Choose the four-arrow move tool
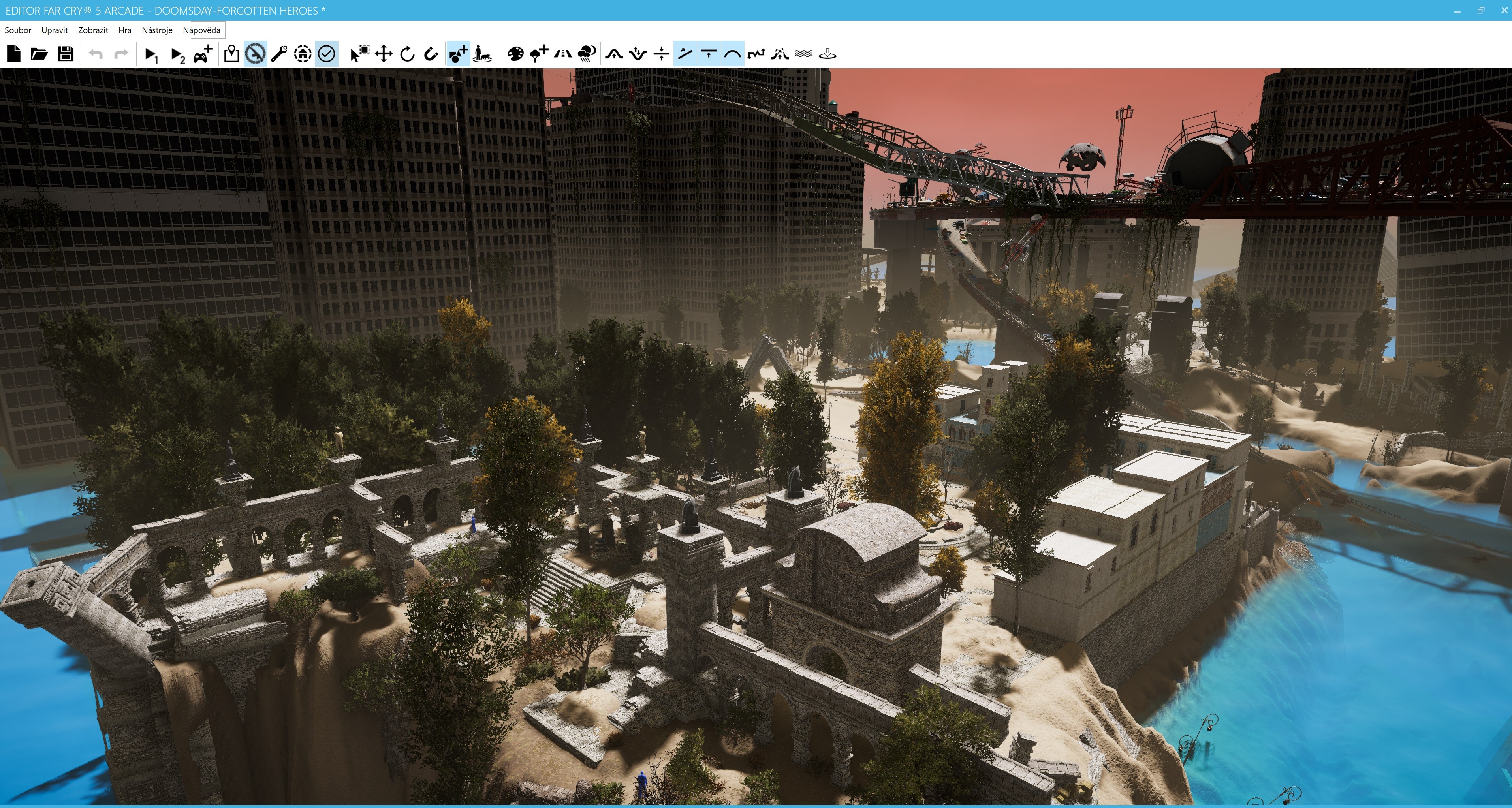 [x=383, y=54]
